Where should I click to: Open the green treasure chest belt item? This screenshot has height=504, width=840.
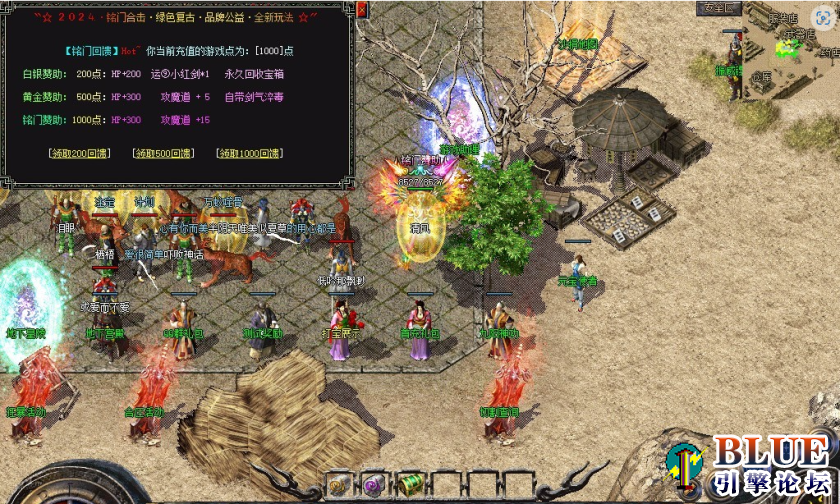click(411, 484)
